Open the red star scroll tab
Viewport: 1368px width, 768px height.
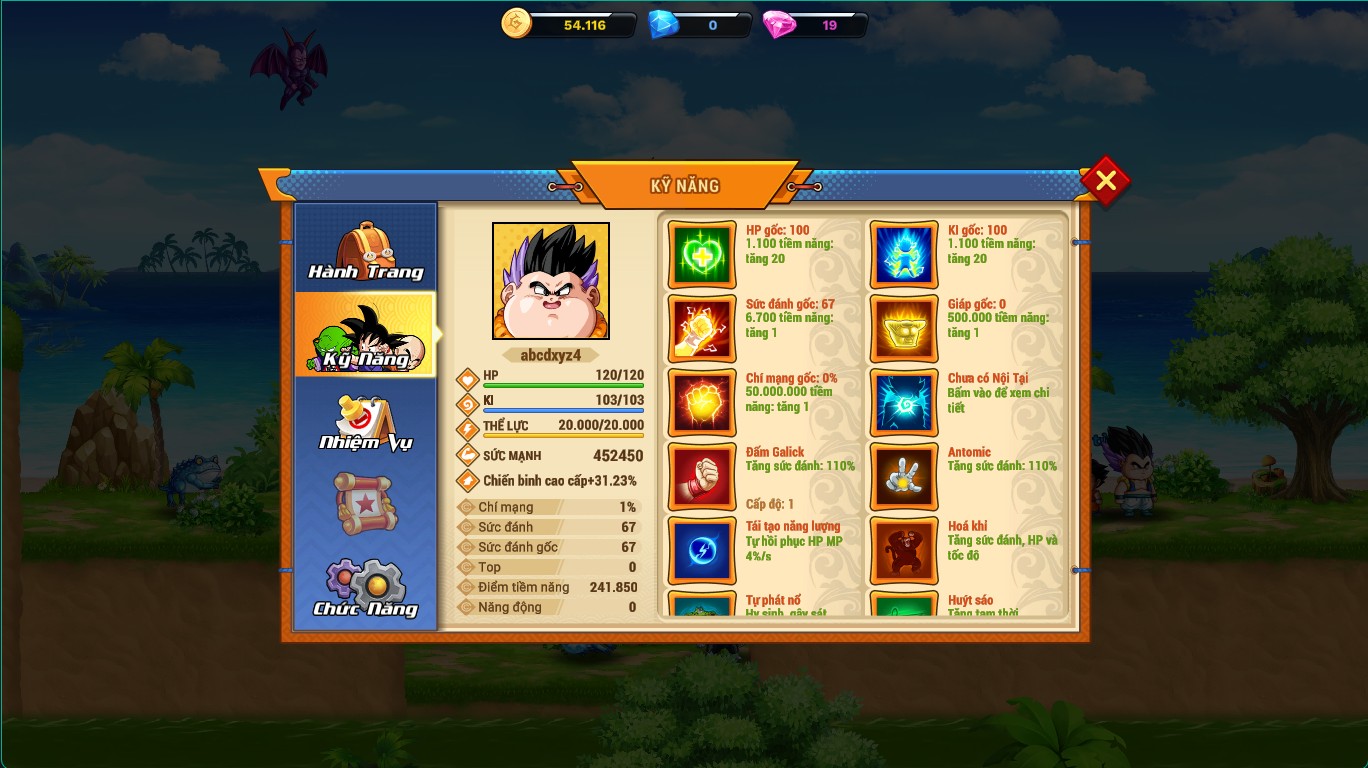pos(366,504)
